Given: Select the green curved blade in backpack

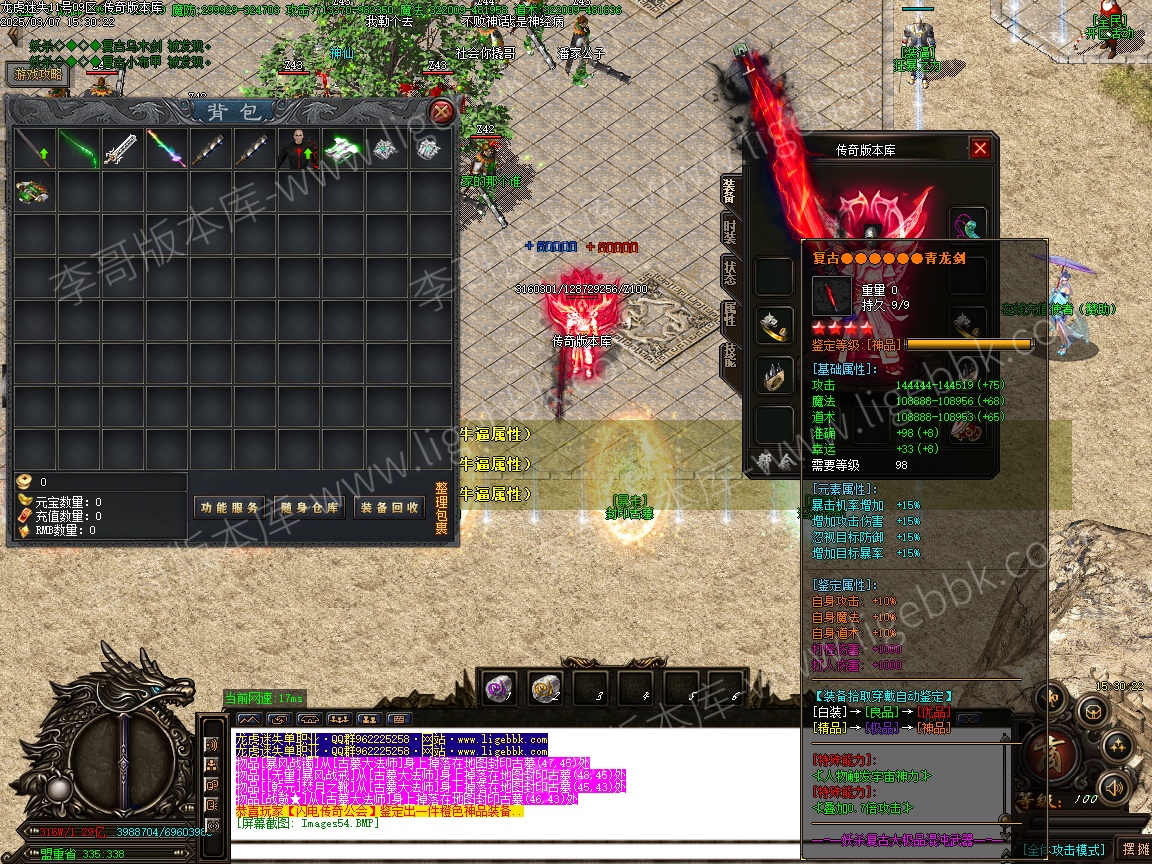Looking at the screenshot, I should coord(78,149).
